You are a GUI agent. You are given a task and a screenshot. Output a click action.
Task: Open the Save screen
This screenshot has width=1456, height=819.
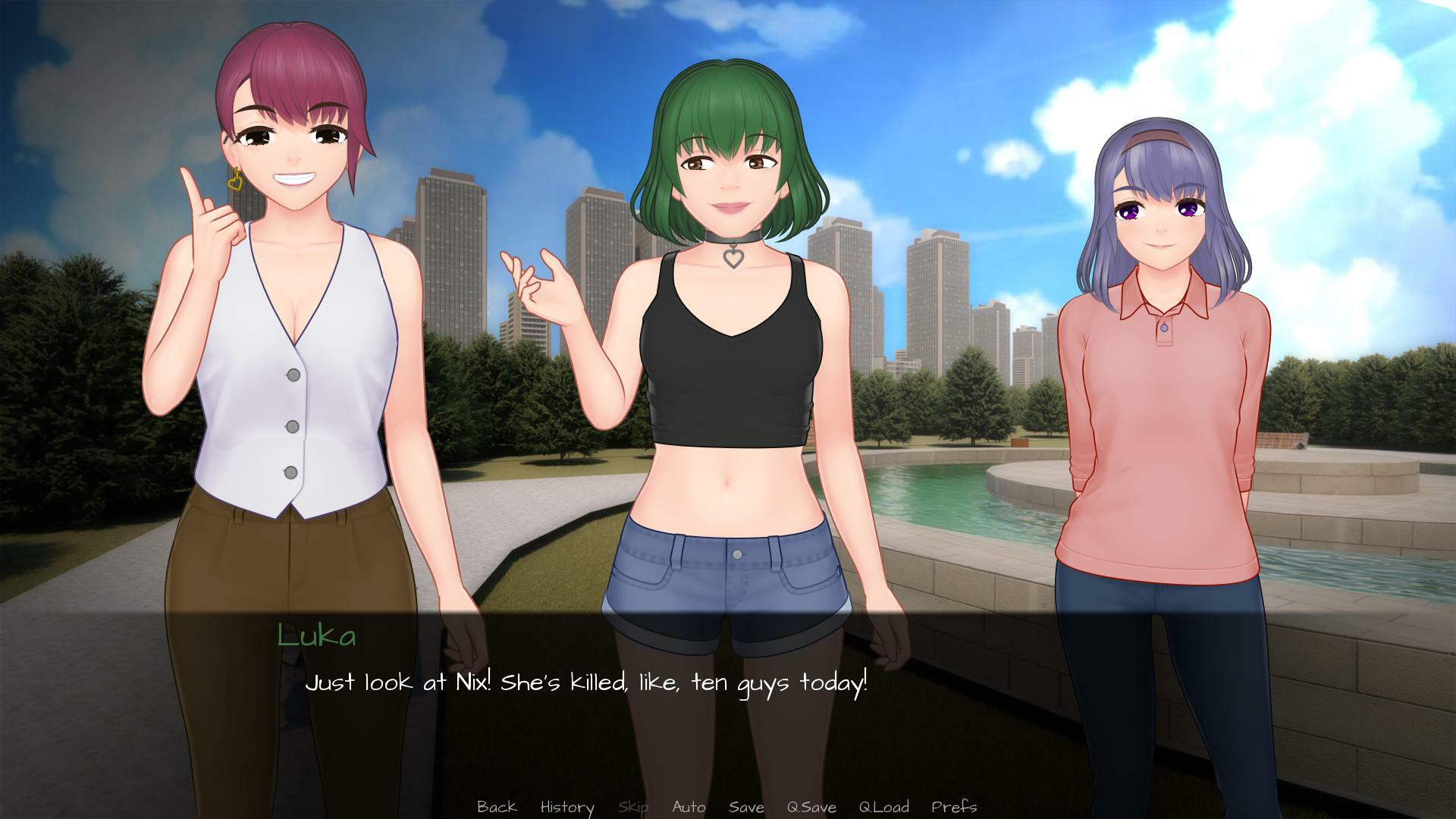pos(746,807)
